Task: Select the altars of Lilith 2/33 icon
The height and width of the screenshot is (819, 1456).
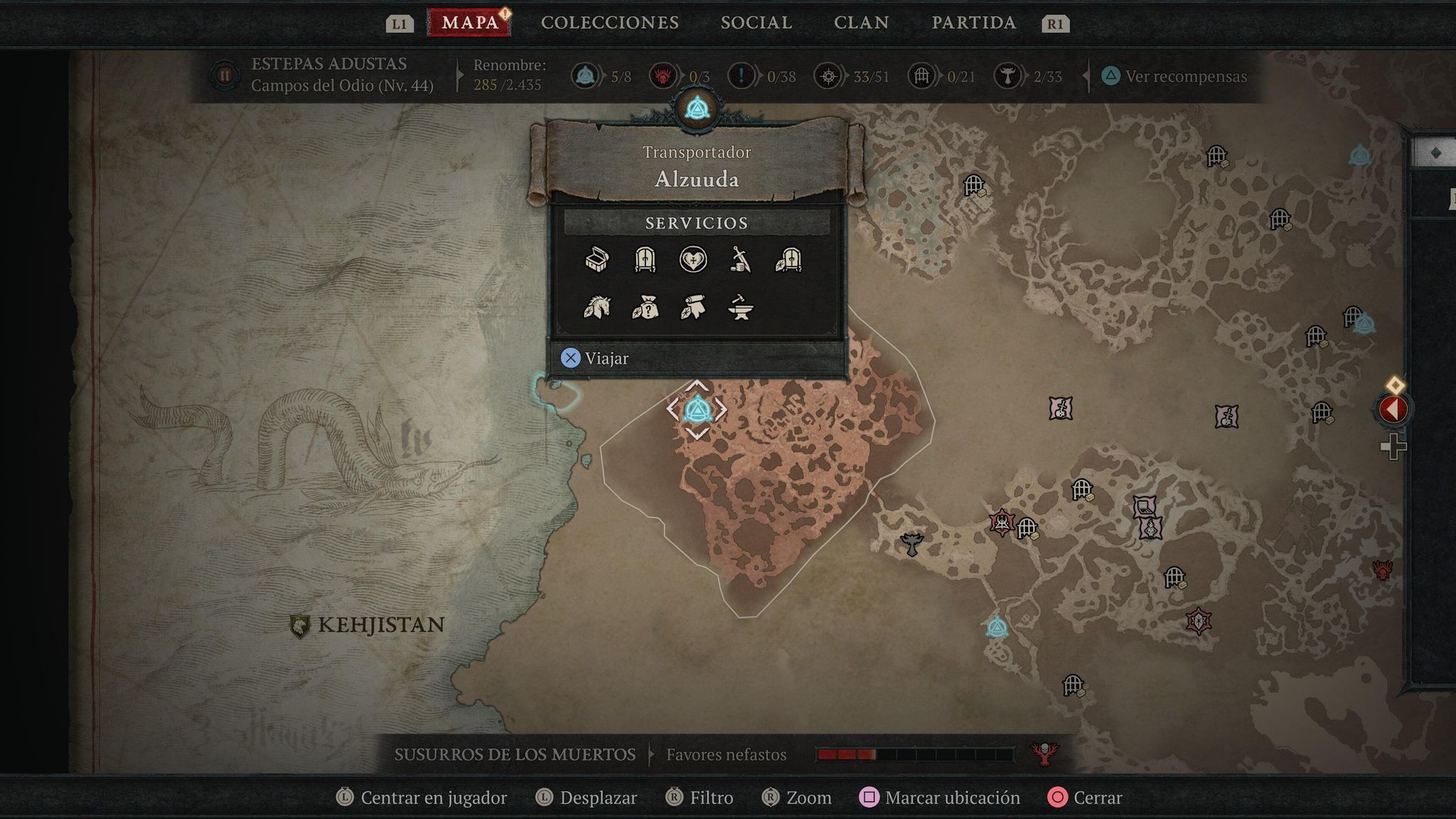Action: 1010,76
